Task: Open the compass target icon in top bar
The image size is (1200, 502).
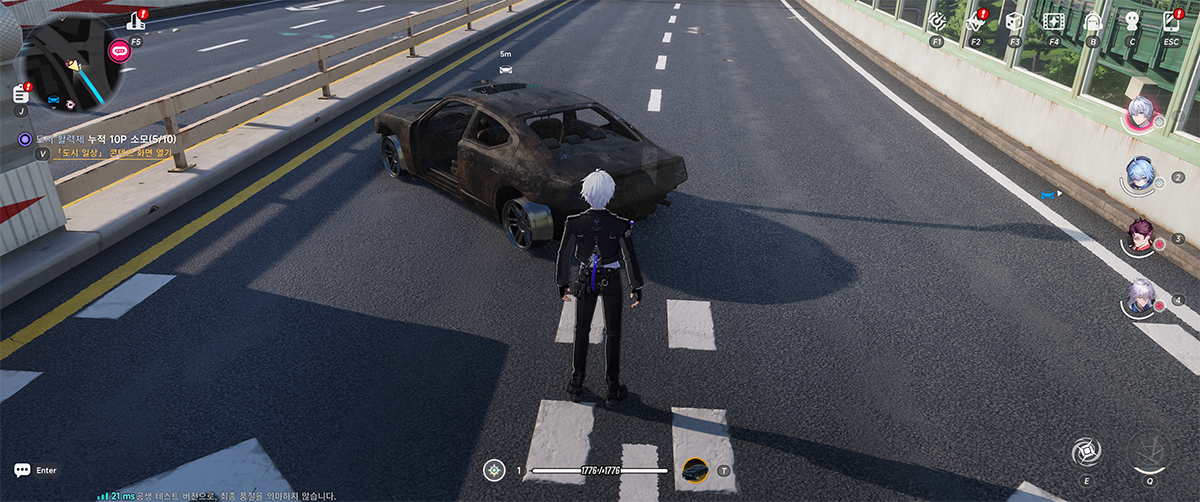Action: pos(937,21)
